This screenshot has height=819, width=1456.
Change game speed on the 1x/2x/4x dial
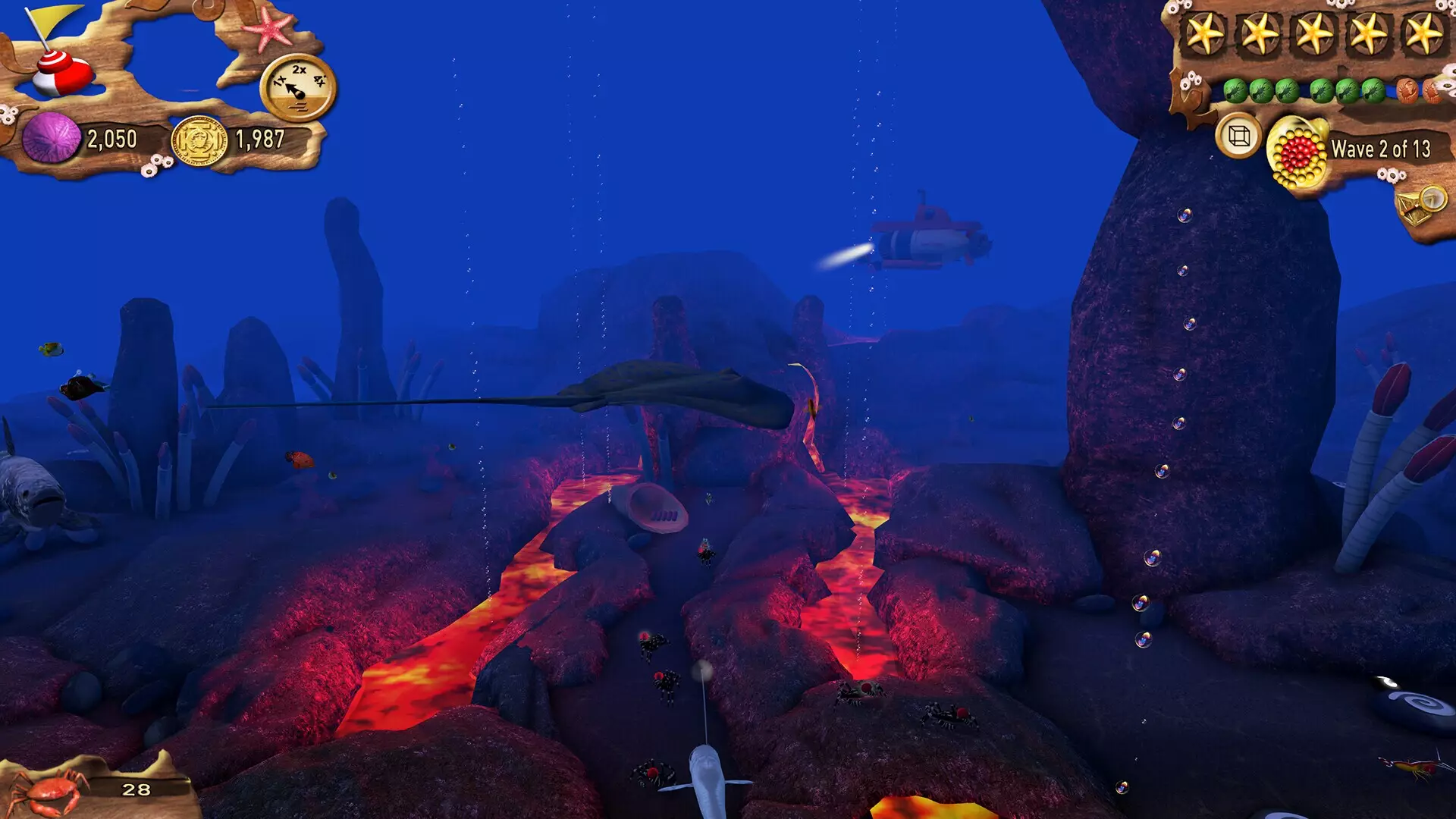click(299, 88)
